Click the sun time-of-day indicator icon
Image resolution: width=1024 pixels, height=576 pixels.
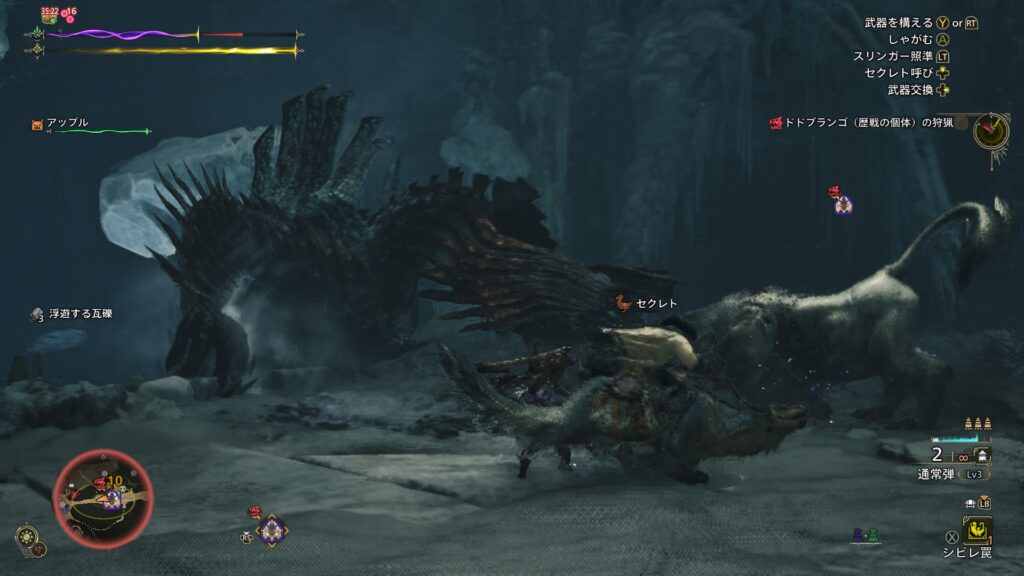[x=29, y=537]
